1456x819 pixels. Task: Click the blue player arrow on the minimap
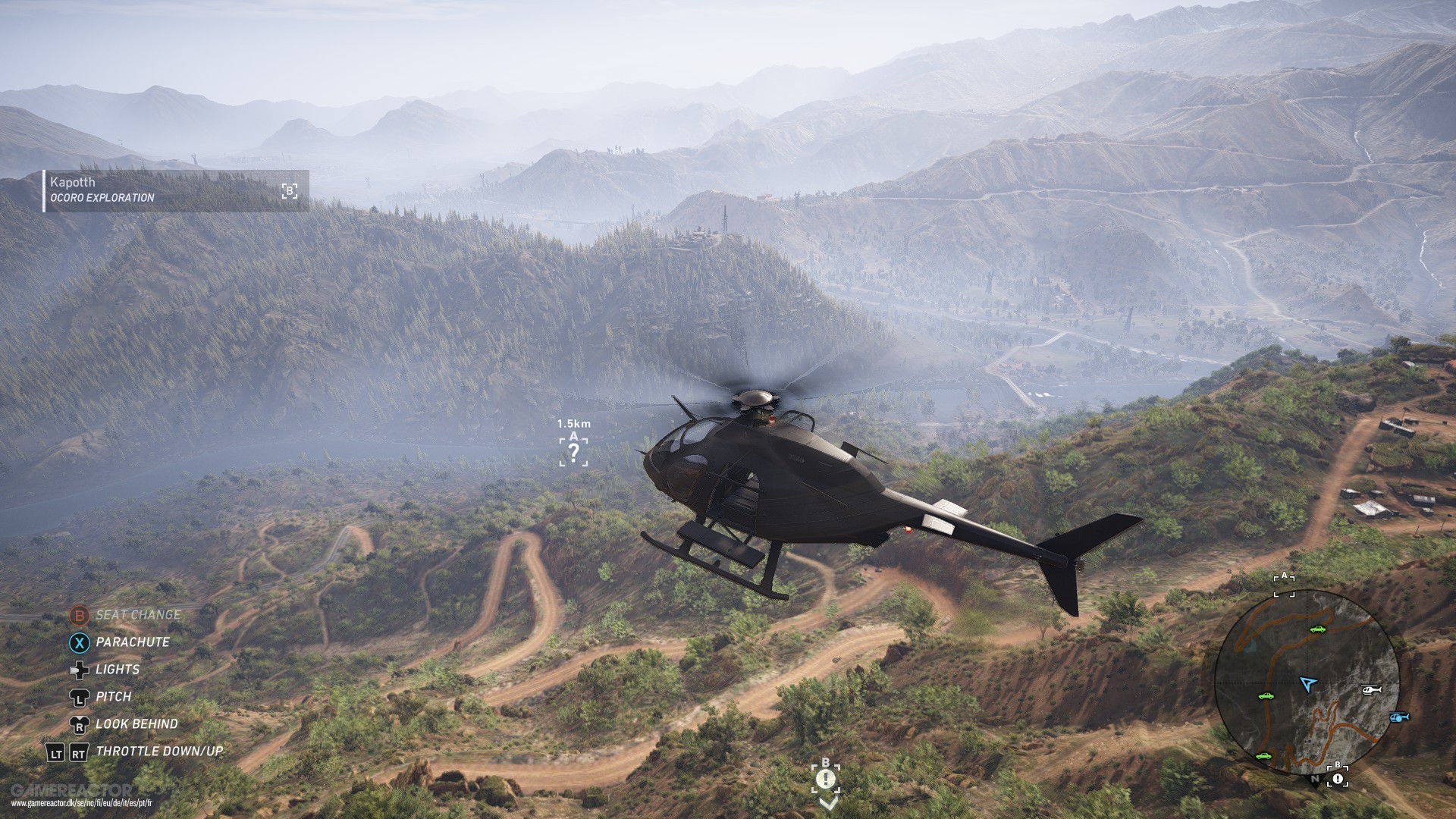[1307, 682]
